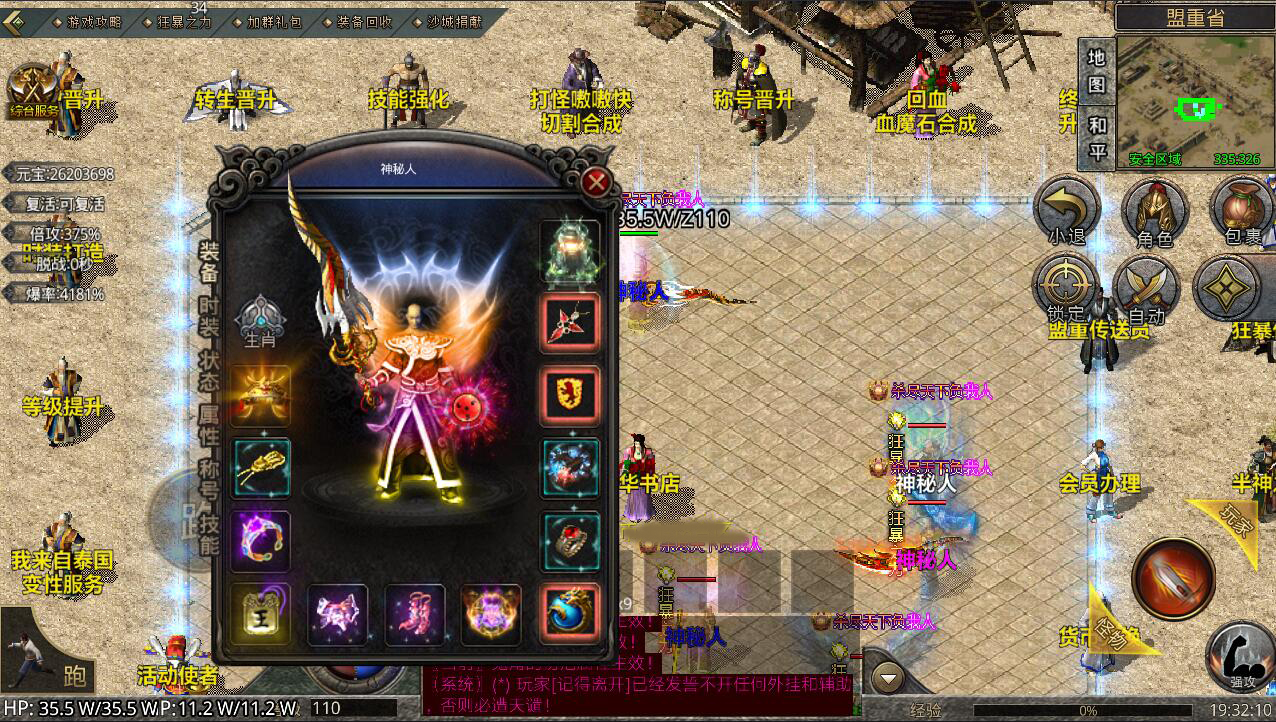Choose the blue dragon orb equipment slot
This screenshot has width=1276, height=722.
tap(571, 612)
